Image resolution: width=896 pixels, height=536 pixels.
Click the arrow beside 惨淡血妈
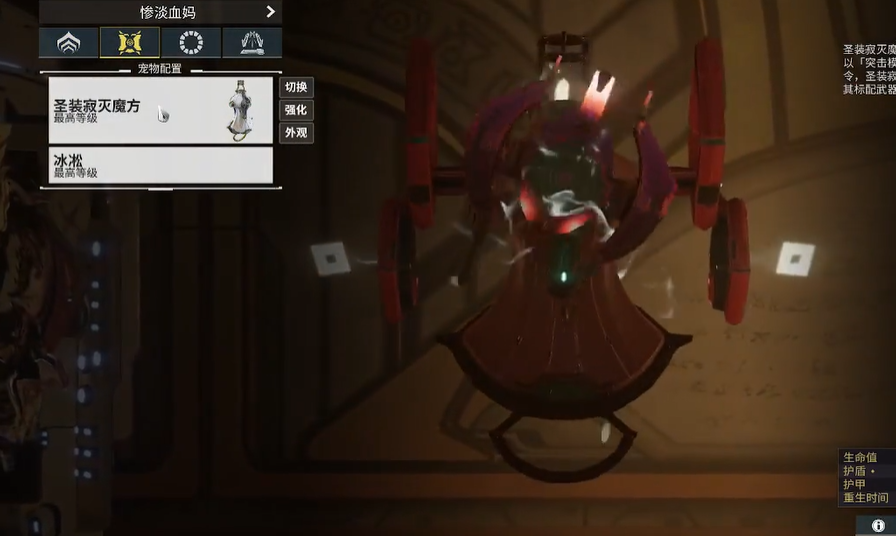[x=271, y=12]
